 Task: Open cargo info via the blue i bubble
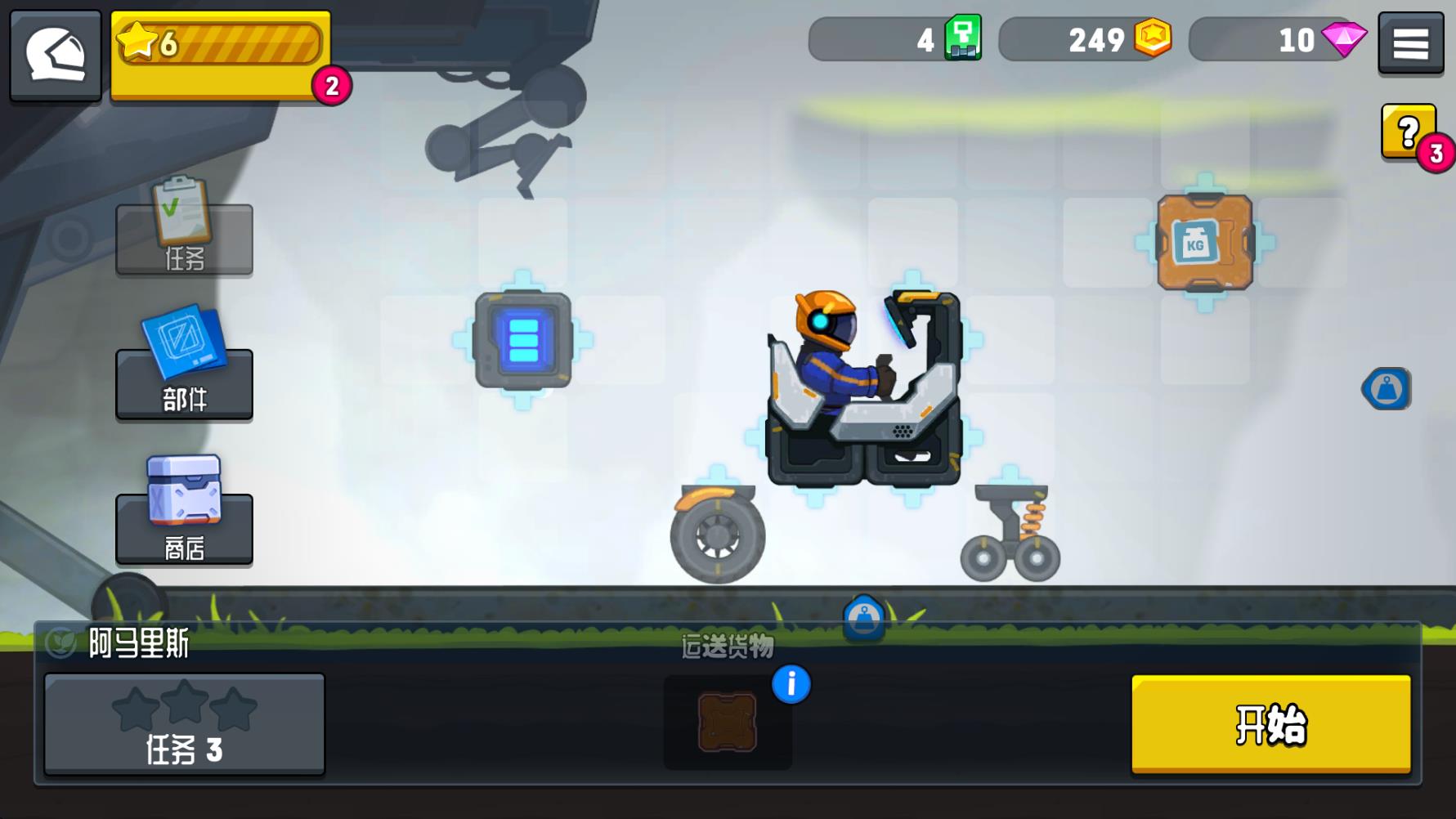pyautogui.click(x=790, y=685)
